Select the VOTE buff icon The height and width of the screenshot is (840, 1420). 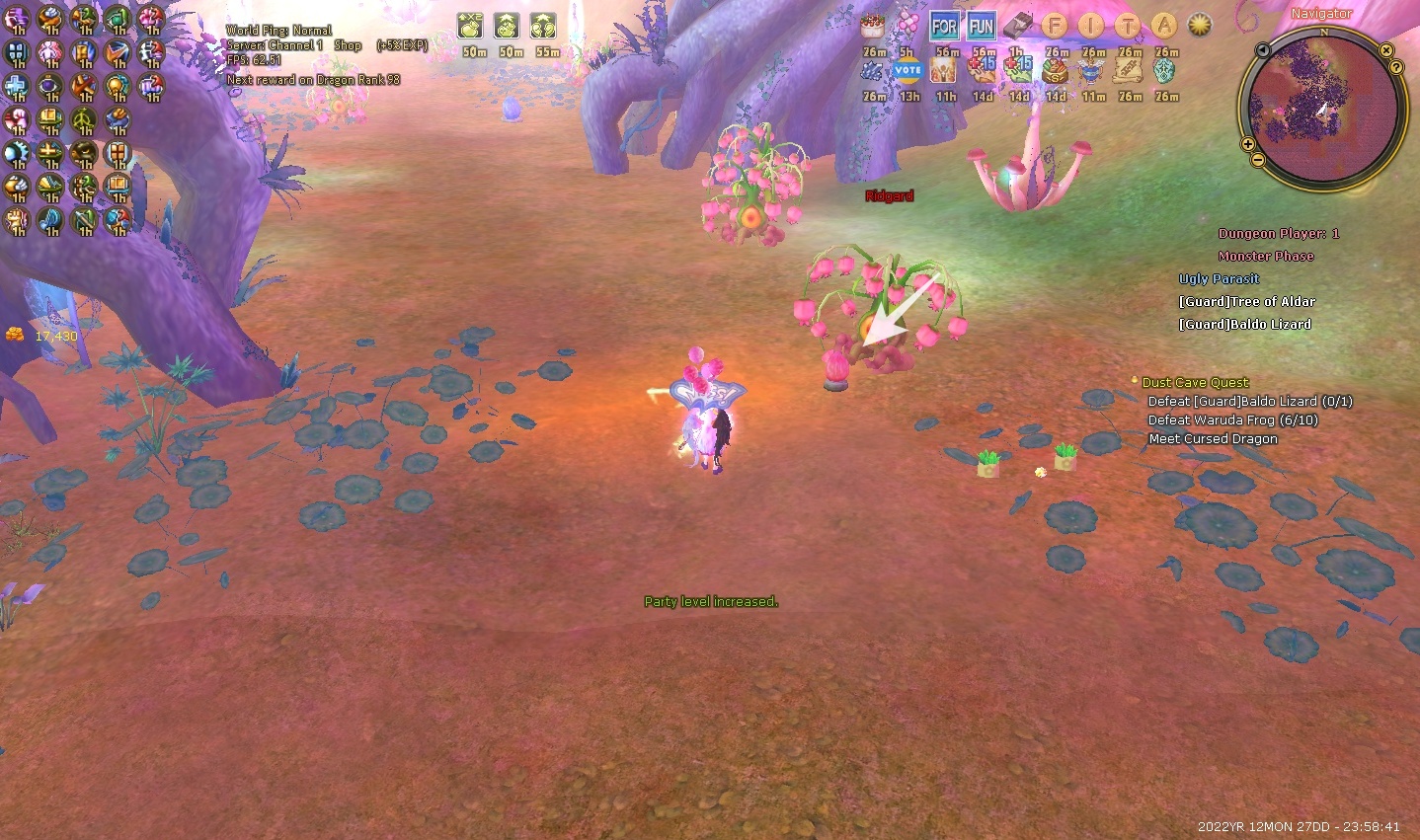(907, 71)
